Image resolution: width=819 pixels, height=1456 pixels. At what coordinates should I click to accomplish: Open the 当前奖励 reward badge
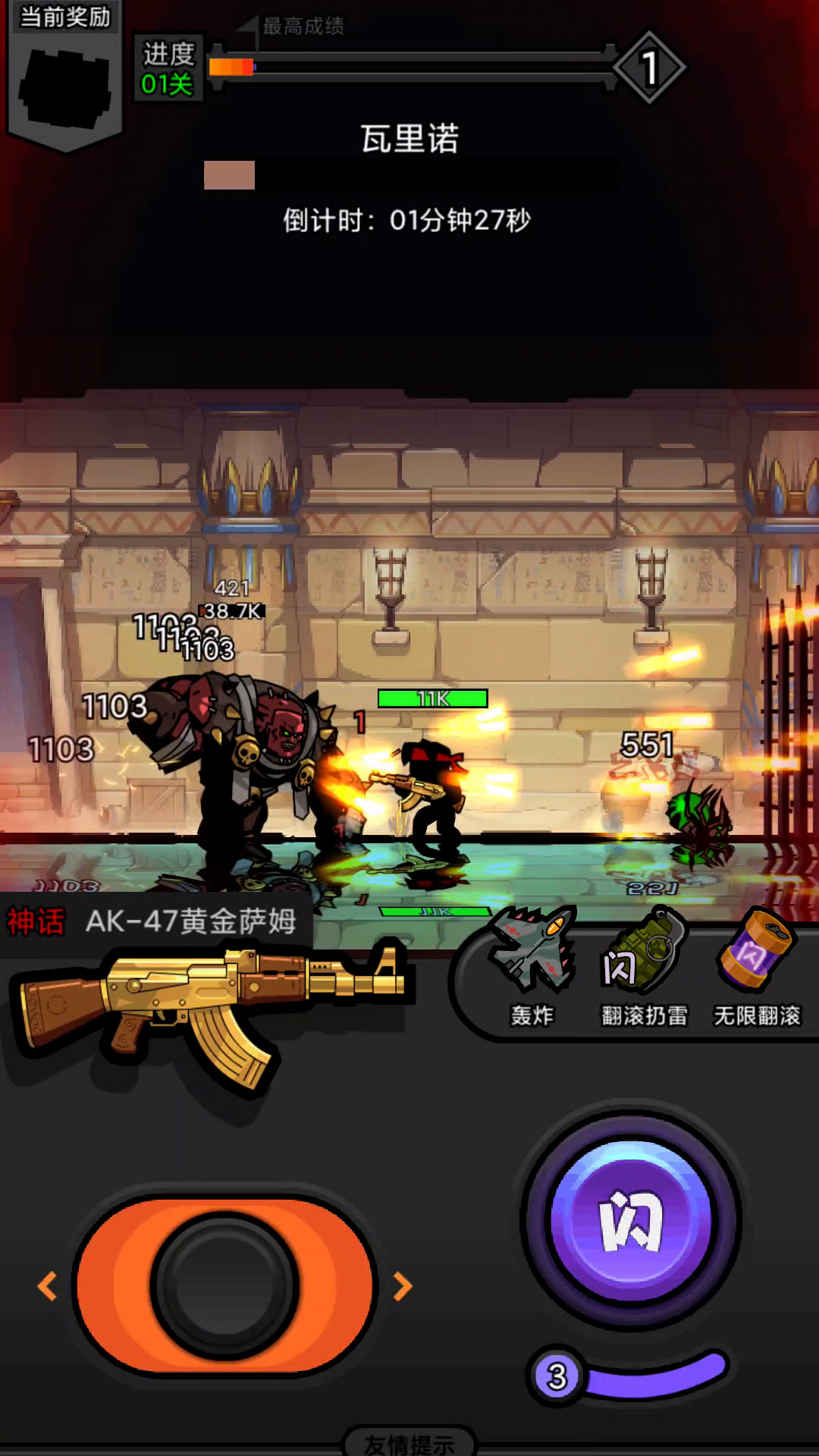point(65,76)
